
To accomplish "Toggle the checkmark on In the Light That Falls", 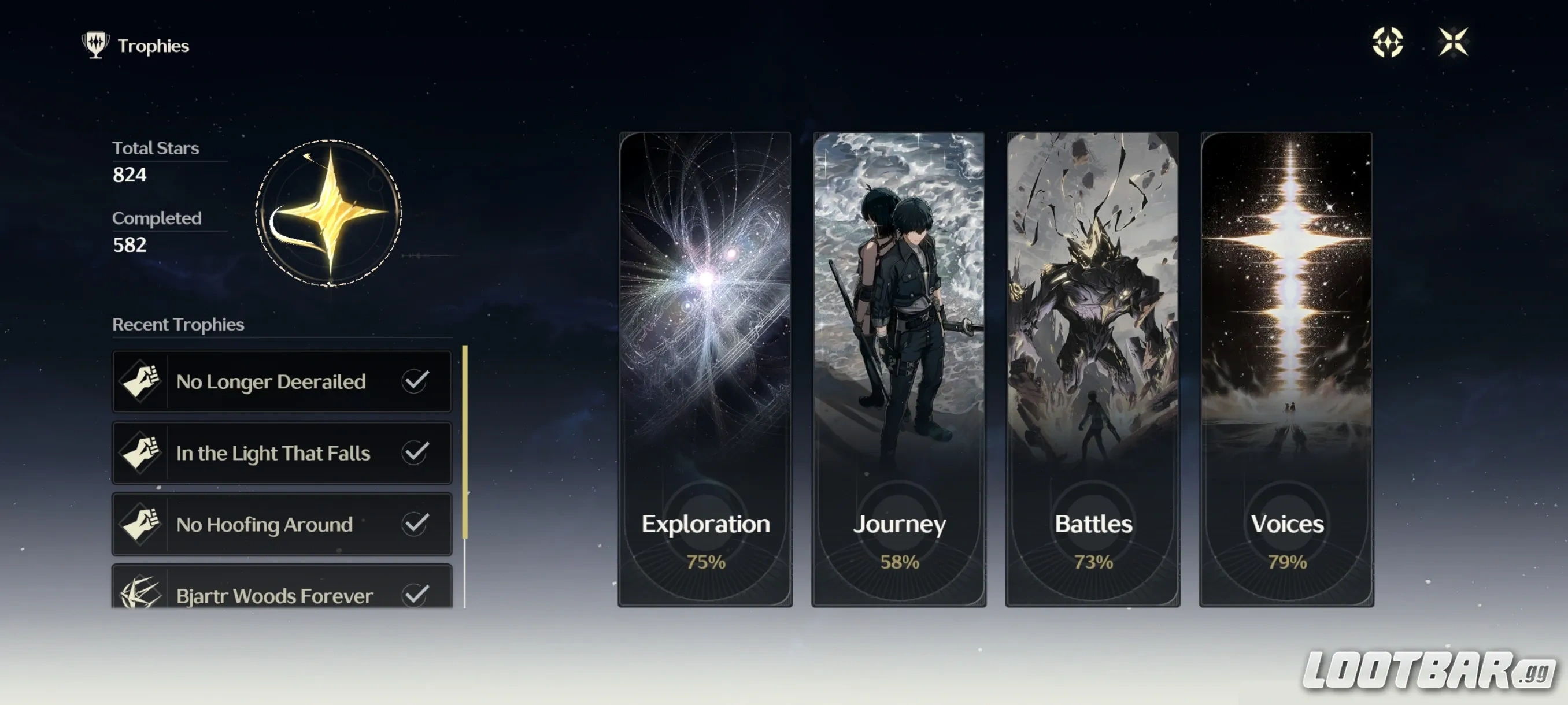I will pyautogui.click(x=416, y=452).
